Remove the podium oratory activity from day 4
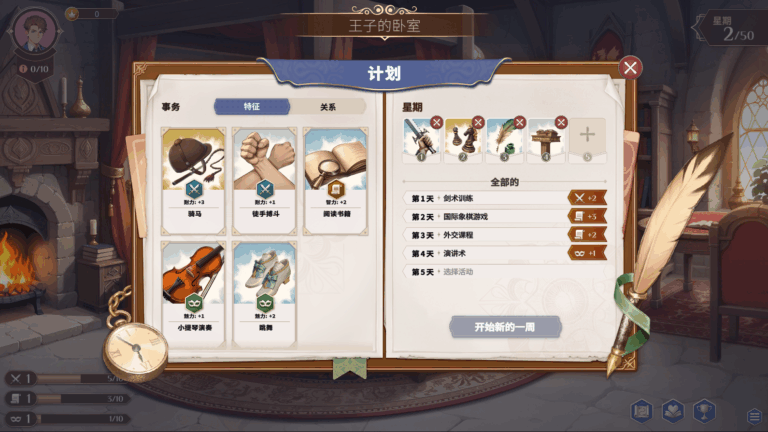 [x=561, y=123]
